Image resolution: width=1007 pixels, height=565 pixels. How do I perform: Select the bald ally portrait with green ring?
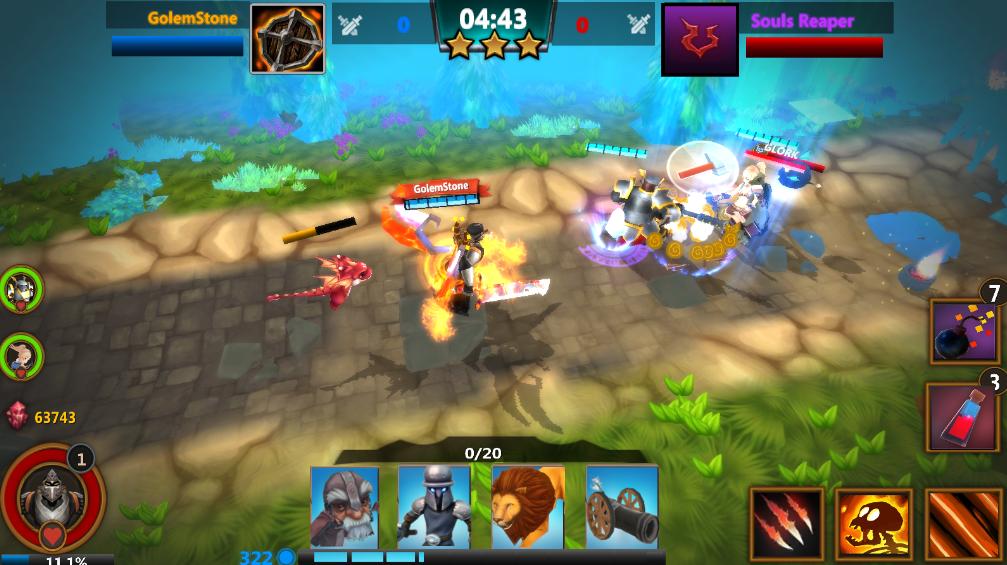[20, 354]
